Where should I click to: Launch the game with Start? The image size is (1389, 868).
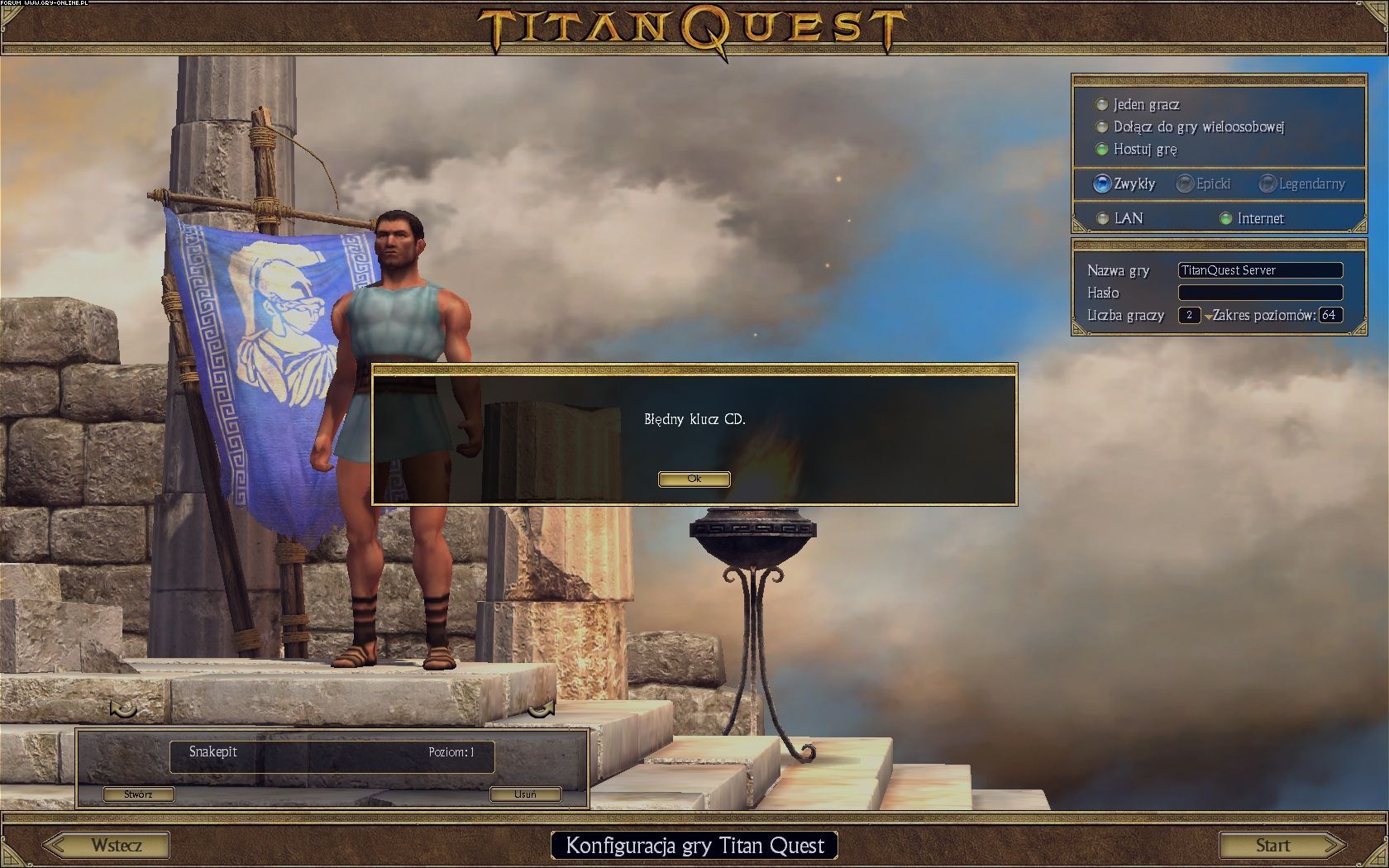1281,845
